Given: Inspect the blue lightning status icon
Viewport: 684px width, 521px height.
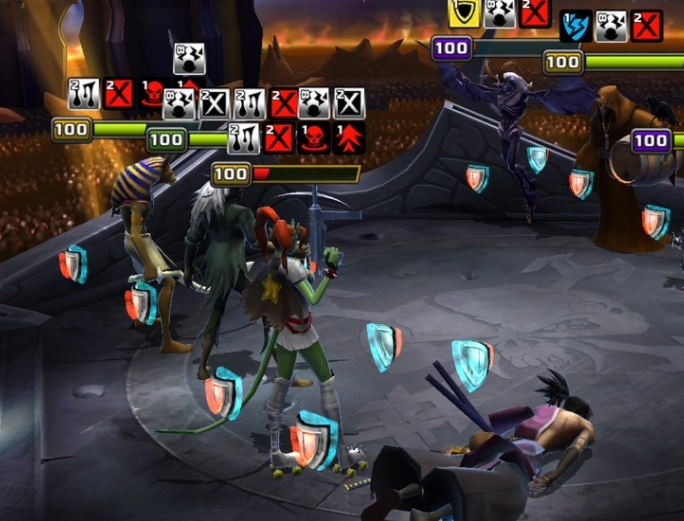Looking at the screenshot, I should point(575,26).
